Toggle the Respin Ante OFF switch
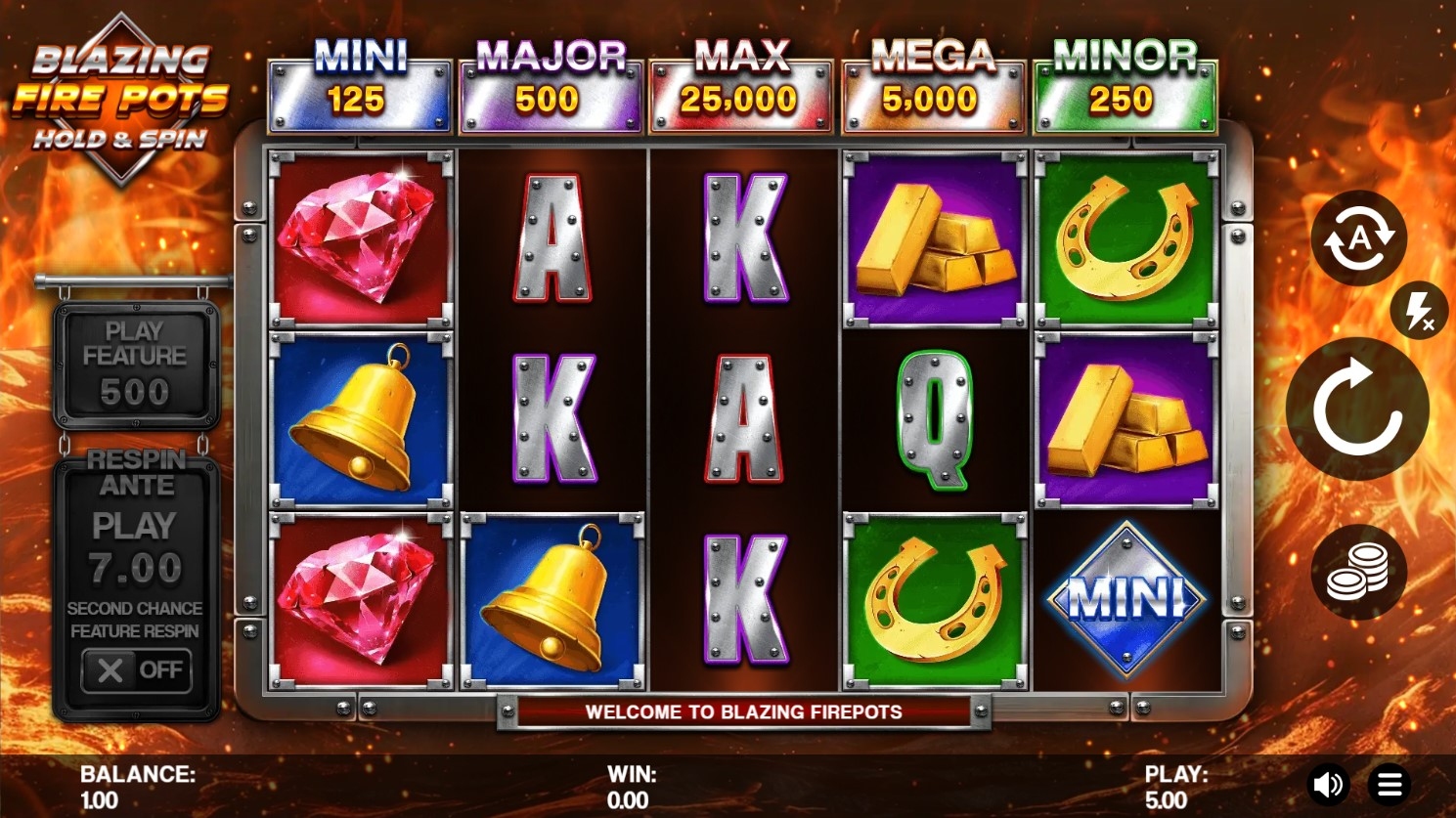The image size is (1456, 818). point(136,670)
